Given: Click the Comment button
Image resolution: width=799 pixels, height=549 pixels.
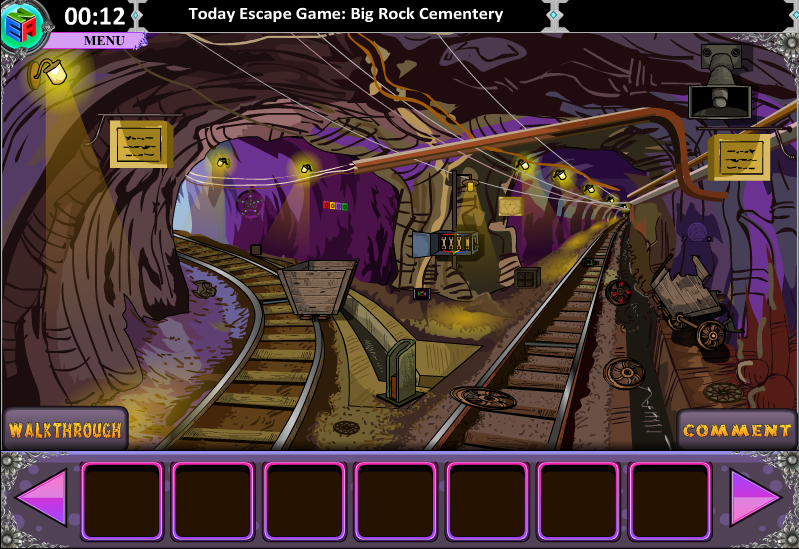Looking at the screenshot, I should pos(737,430).
